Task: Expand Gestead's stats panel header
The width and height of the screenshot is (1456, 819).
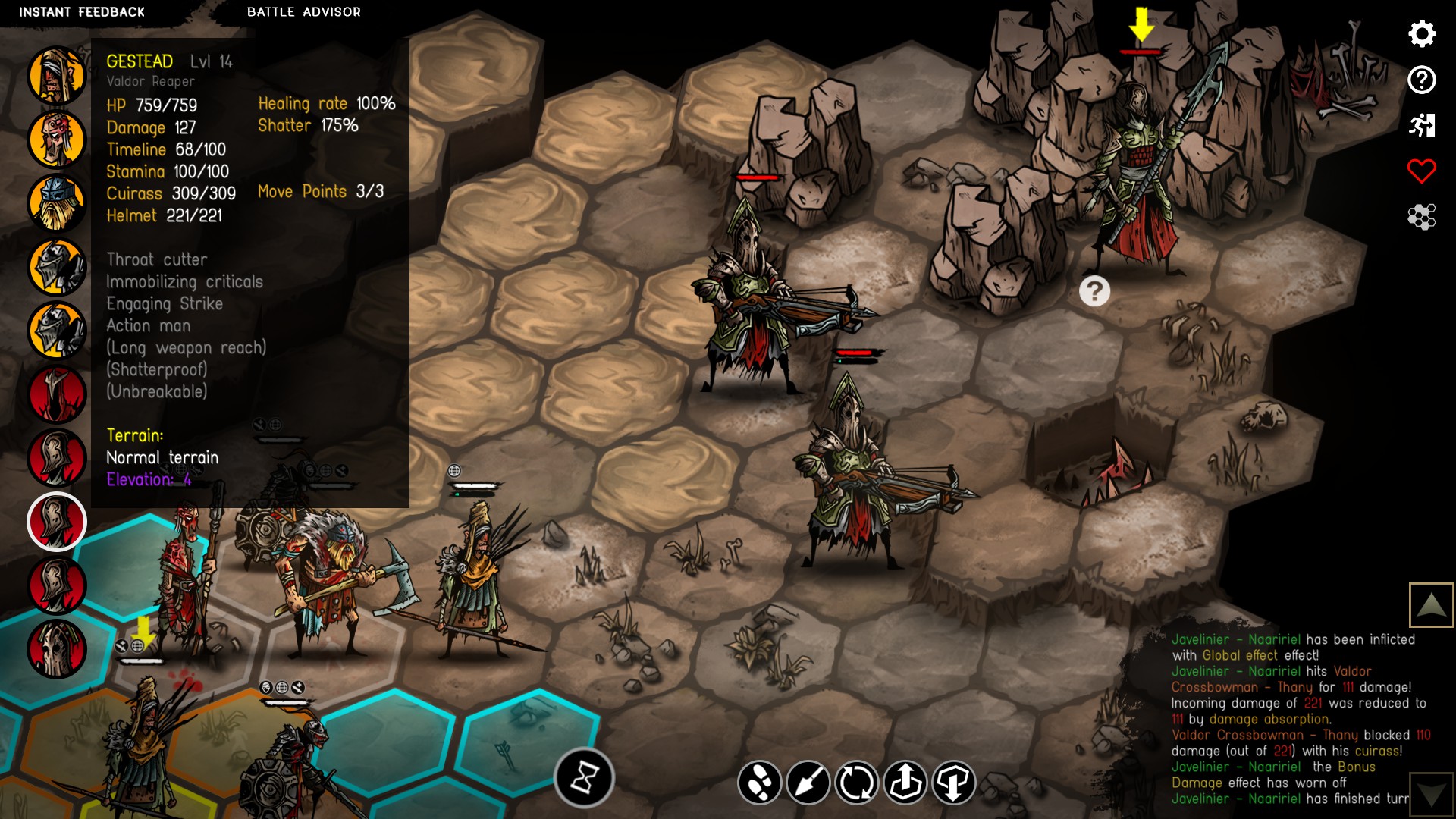Action: pos(141,62)
